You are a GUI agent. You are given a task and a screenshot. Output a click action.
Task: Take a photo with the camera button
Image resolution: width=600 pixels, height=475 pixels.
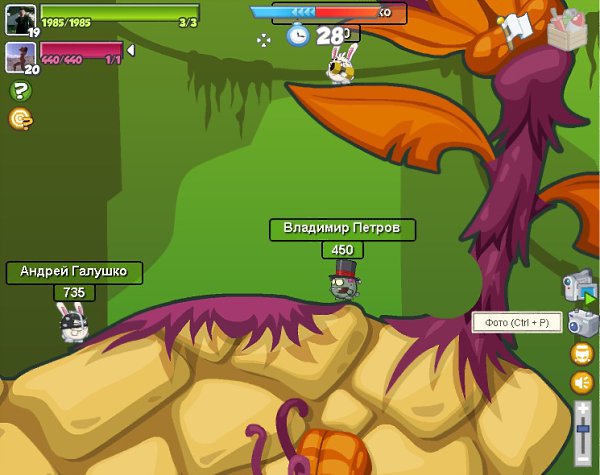click(583, 322)
